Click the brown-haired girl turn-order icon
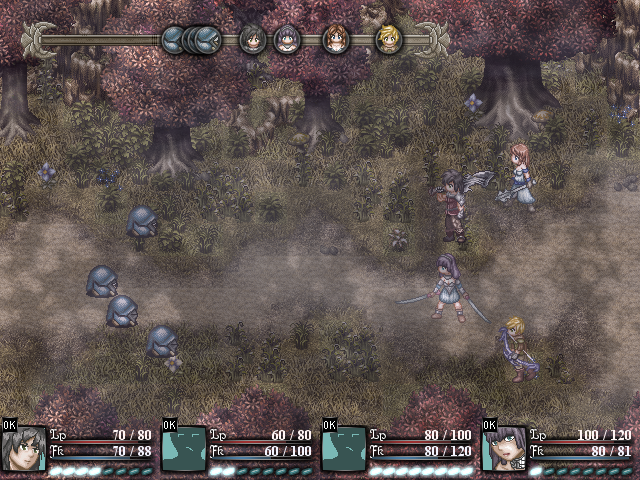The image size is (640, 480). click(x=335, y=39)
